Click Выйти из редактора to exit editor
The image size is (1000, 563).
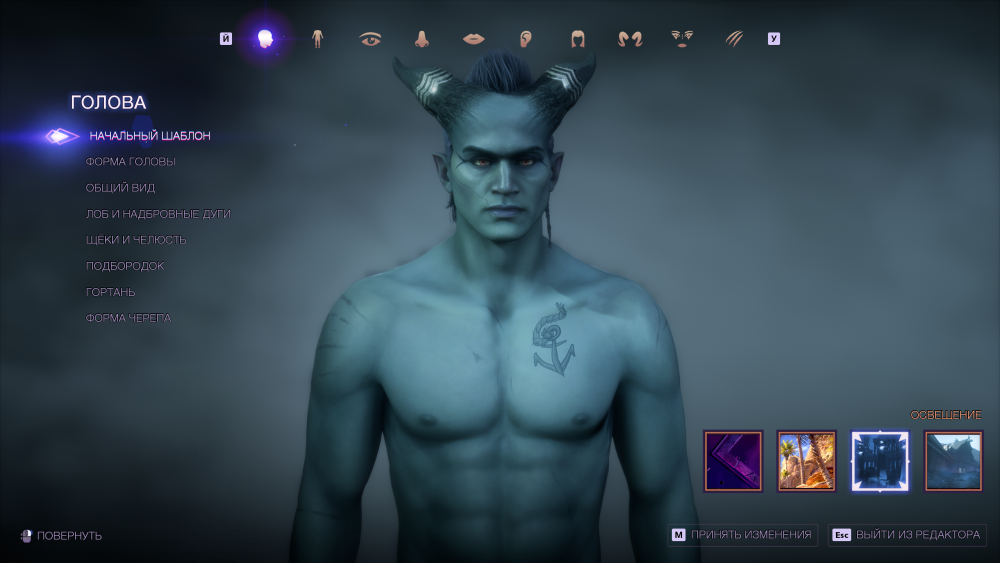pyautogui.click(x=907, y=535)
